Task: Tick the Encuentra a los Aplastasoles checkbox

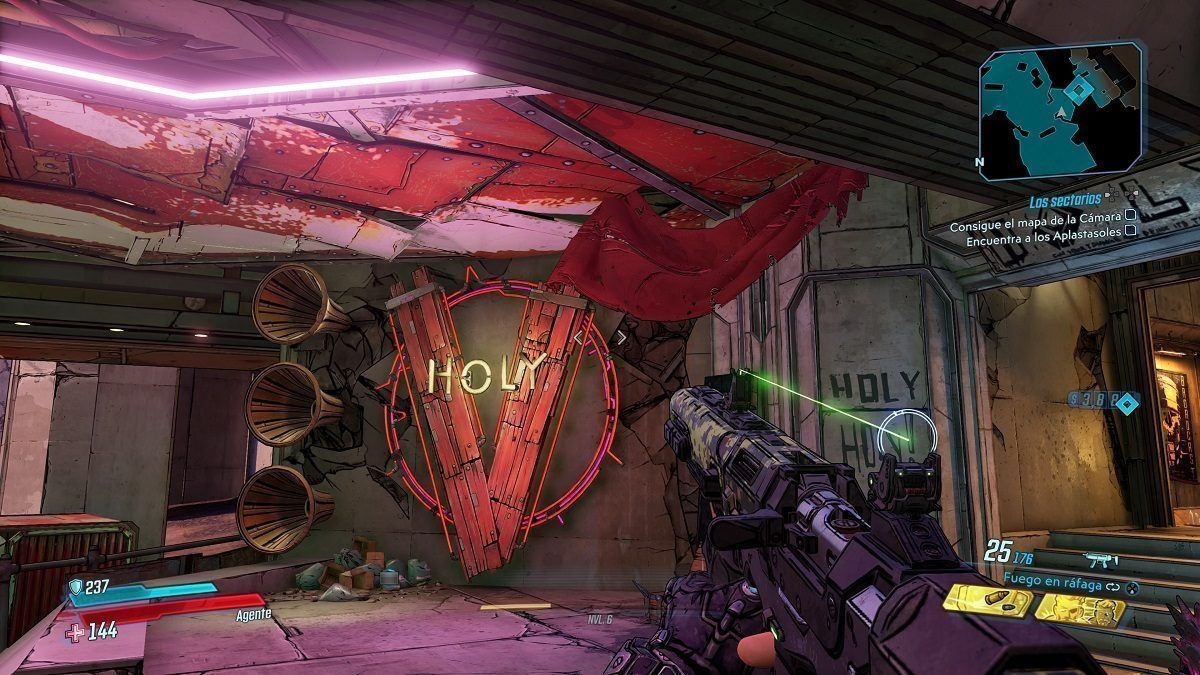Action: pyautogui.click(x=1130, y=230)
